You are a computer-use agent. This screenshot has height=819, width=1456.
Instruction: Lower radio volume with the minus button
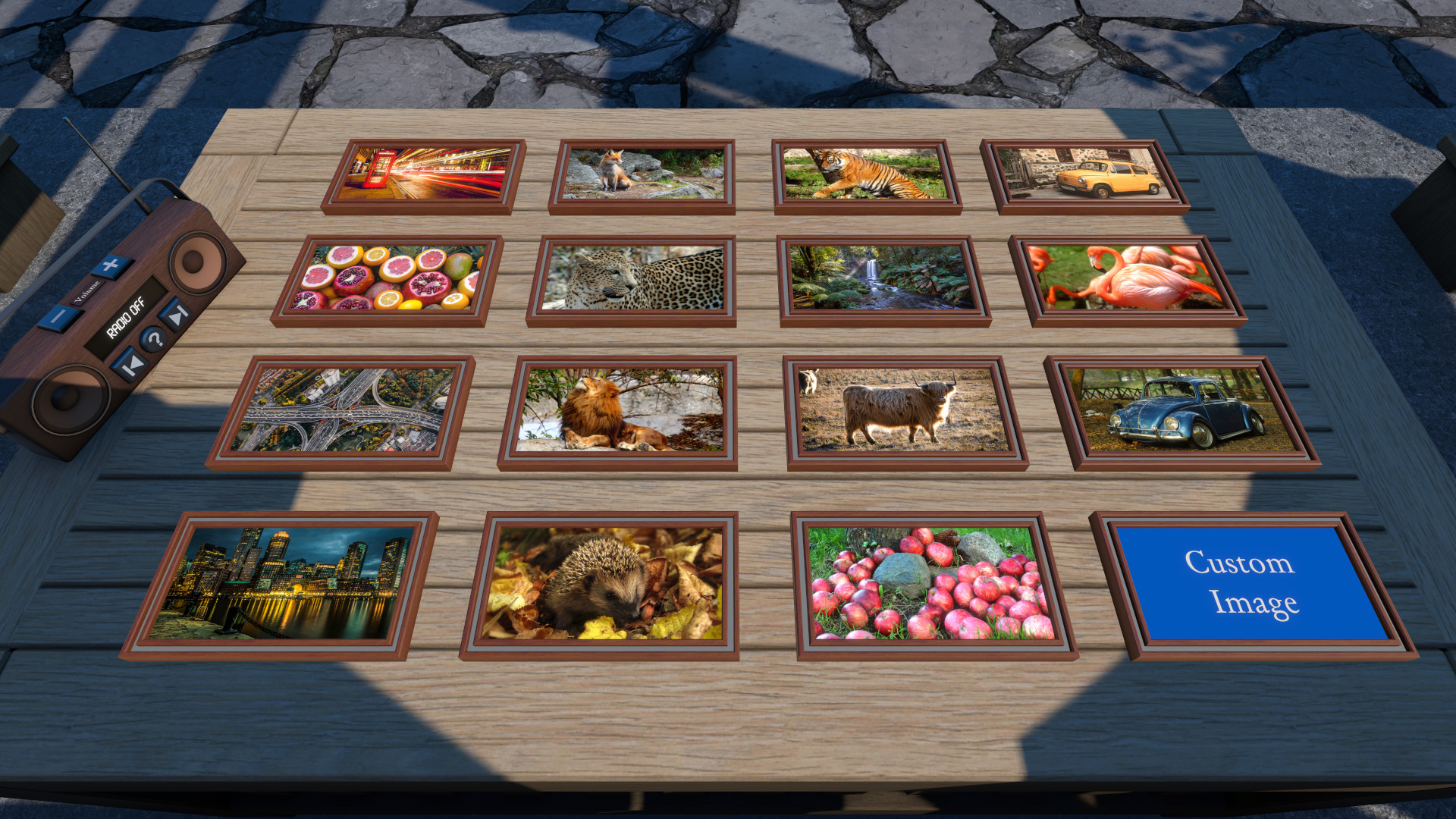pos(58,315)
